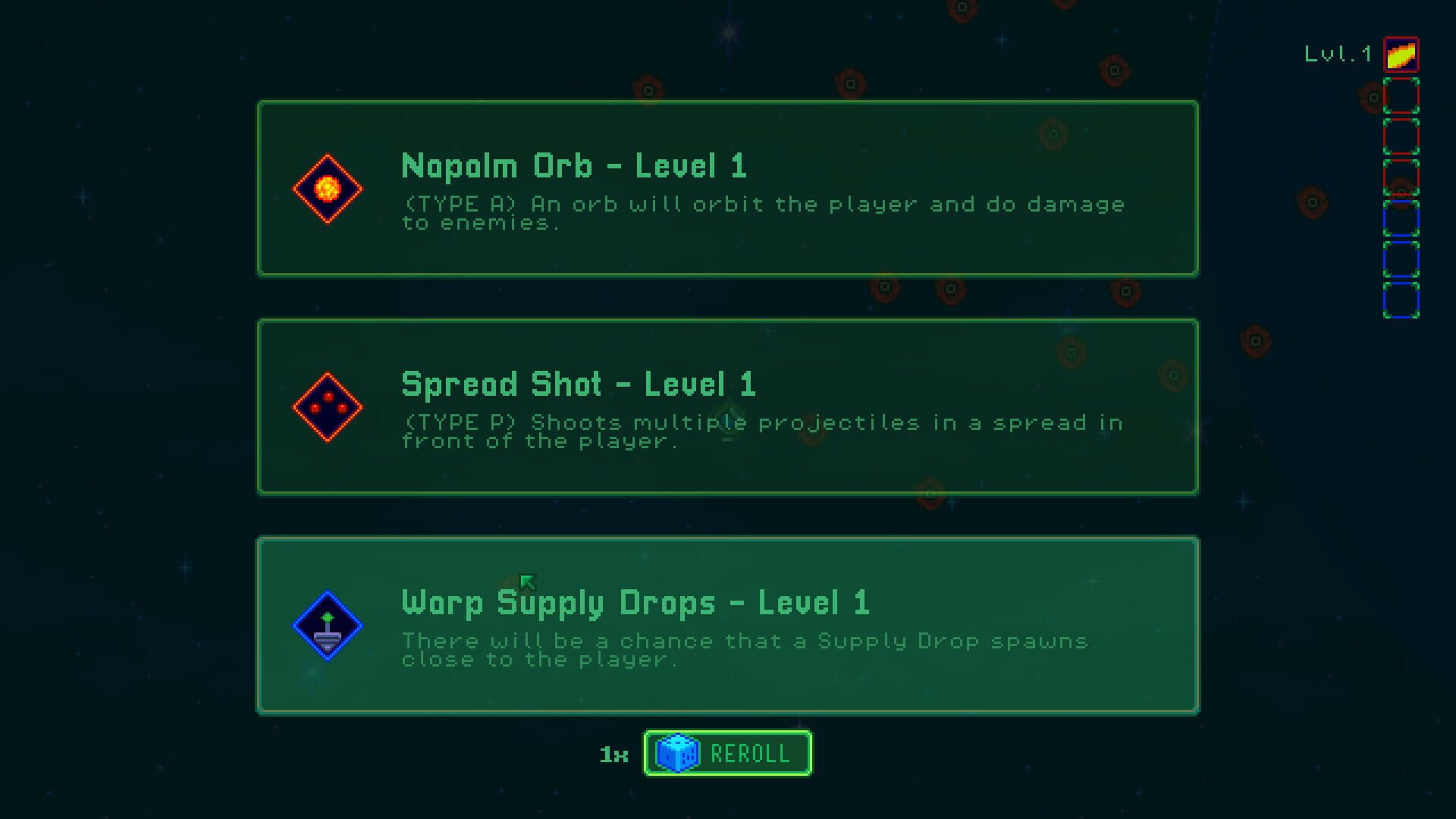Select the Warp Supply Drops upgrade card
1456x819 pixels.
pos(728,624)
